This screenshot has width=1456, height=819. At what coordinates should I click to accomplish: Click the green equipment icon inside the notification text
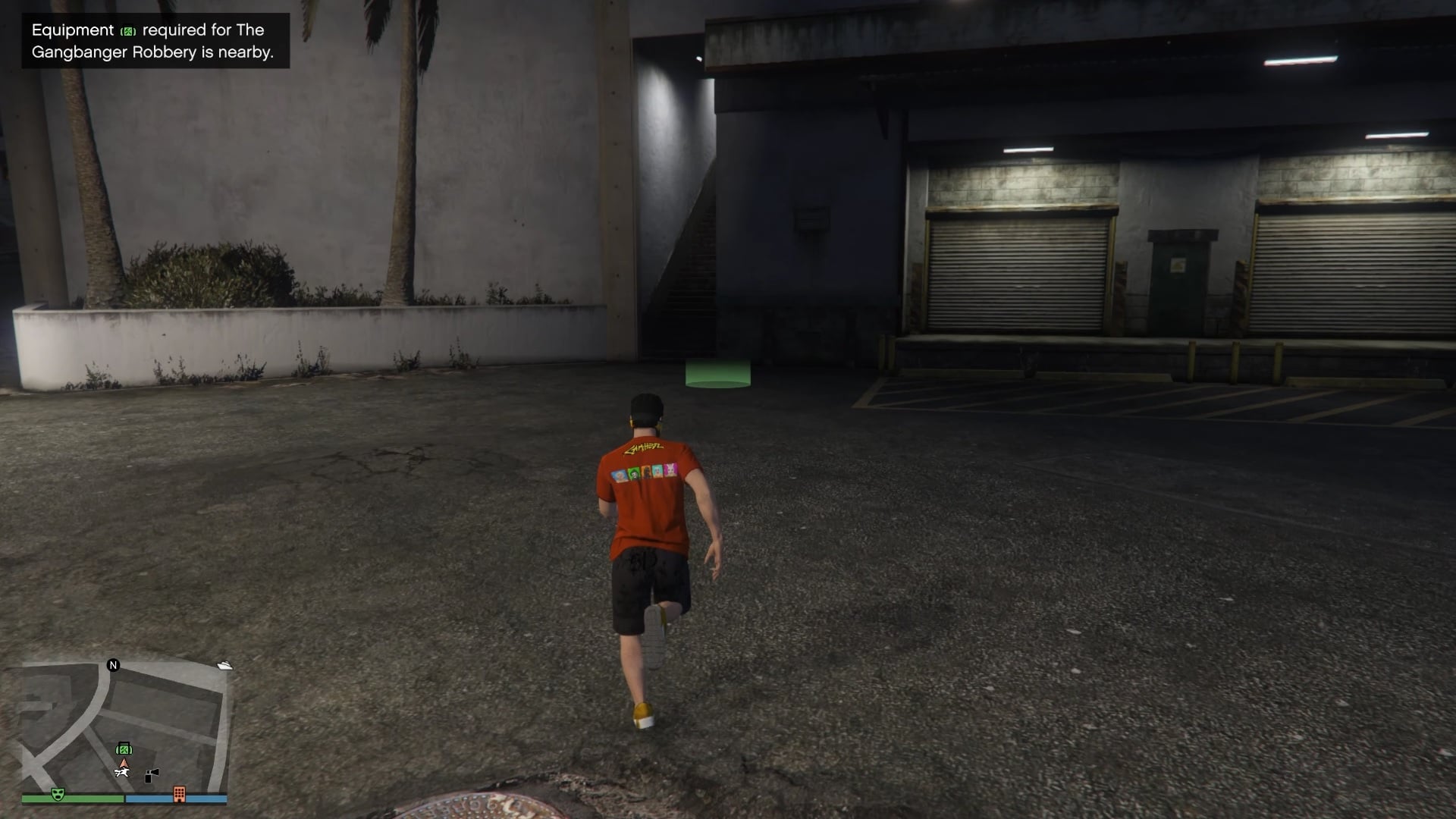tap(127, 31)
